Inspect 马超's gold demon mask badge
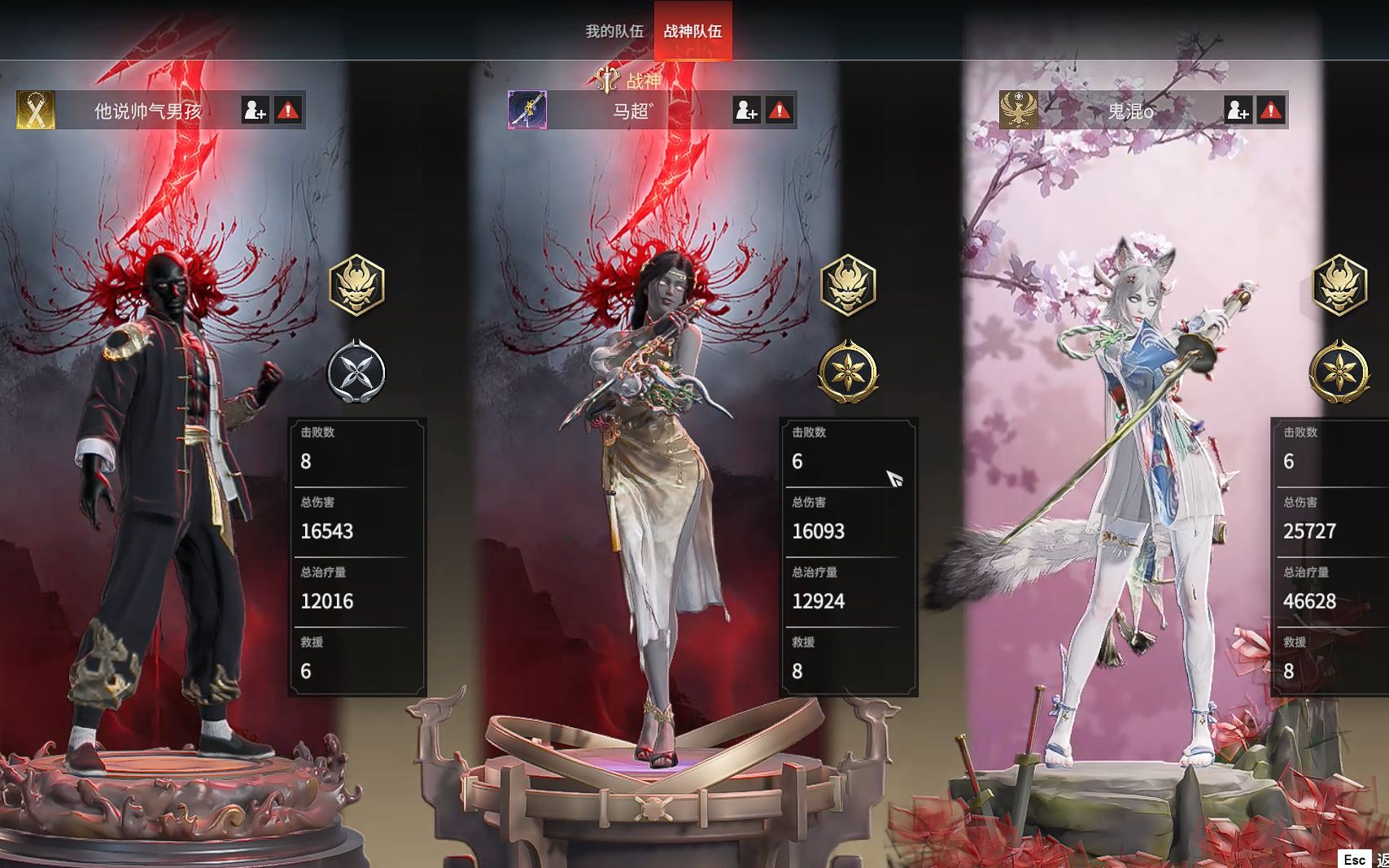 (848, 285)
